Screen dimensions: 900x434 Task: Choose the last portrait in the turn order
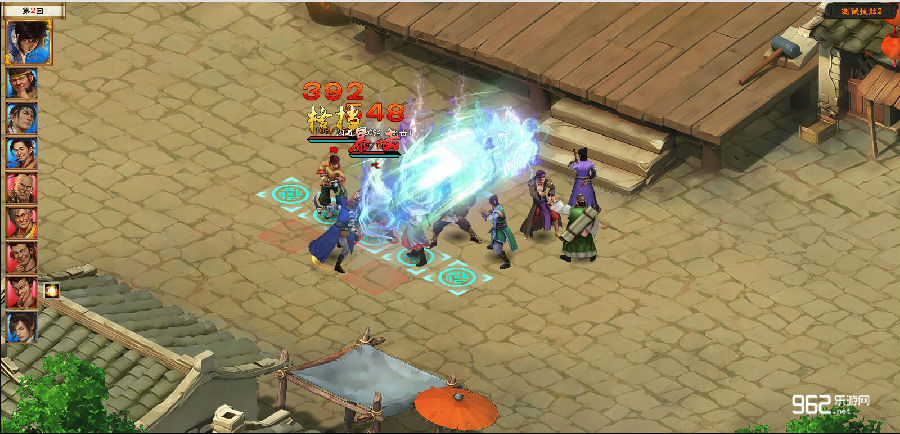(x=22, y=327)
